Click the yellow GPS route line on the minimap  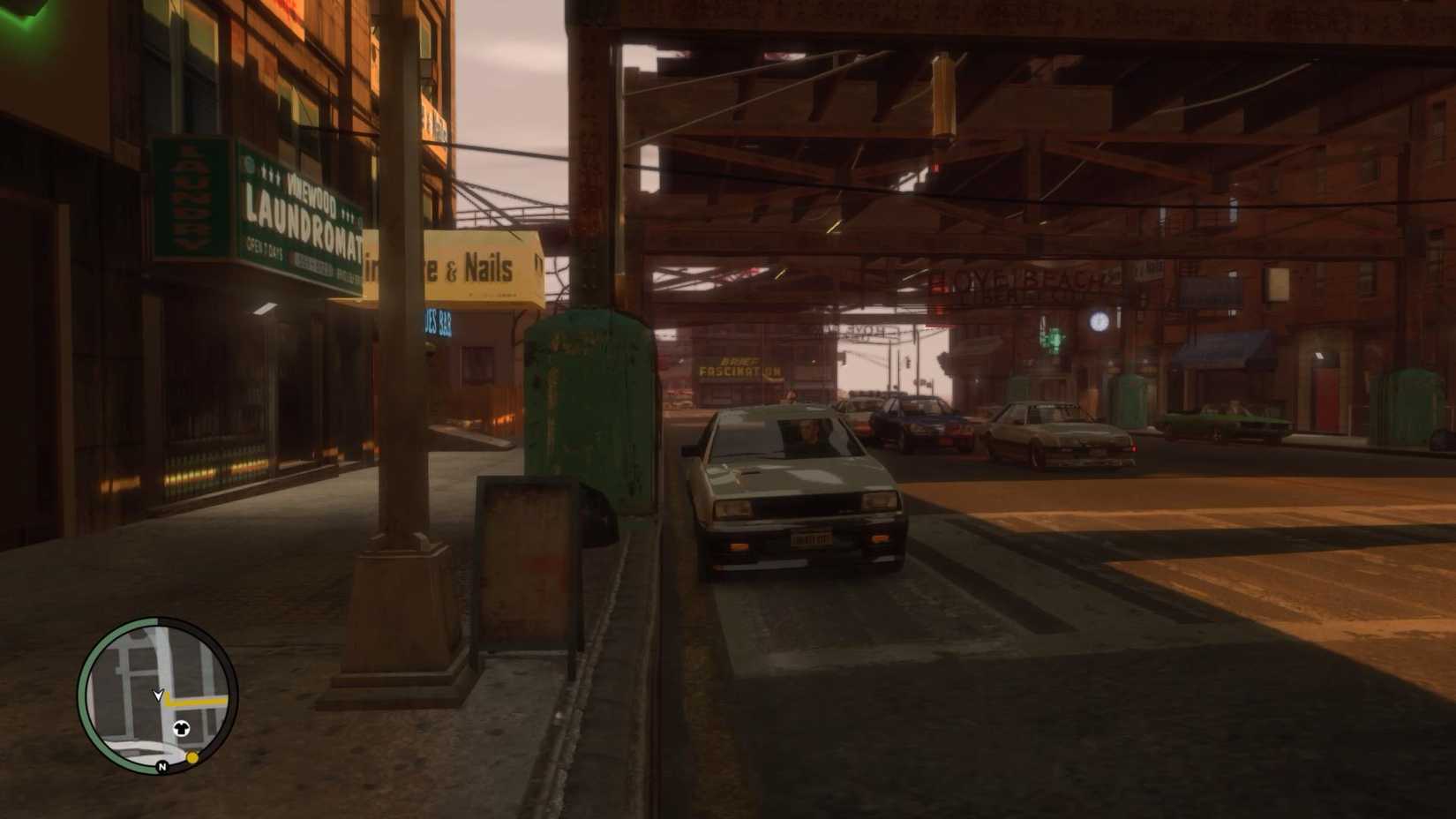(x=199, y=702)
